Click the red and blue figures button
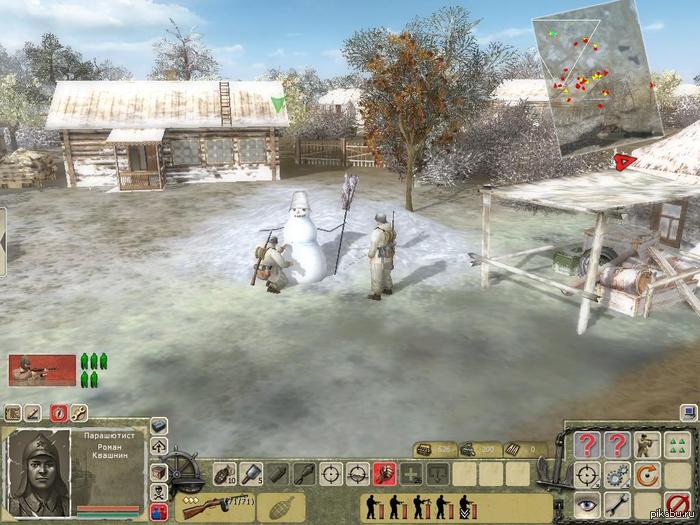 pos(159,511)
